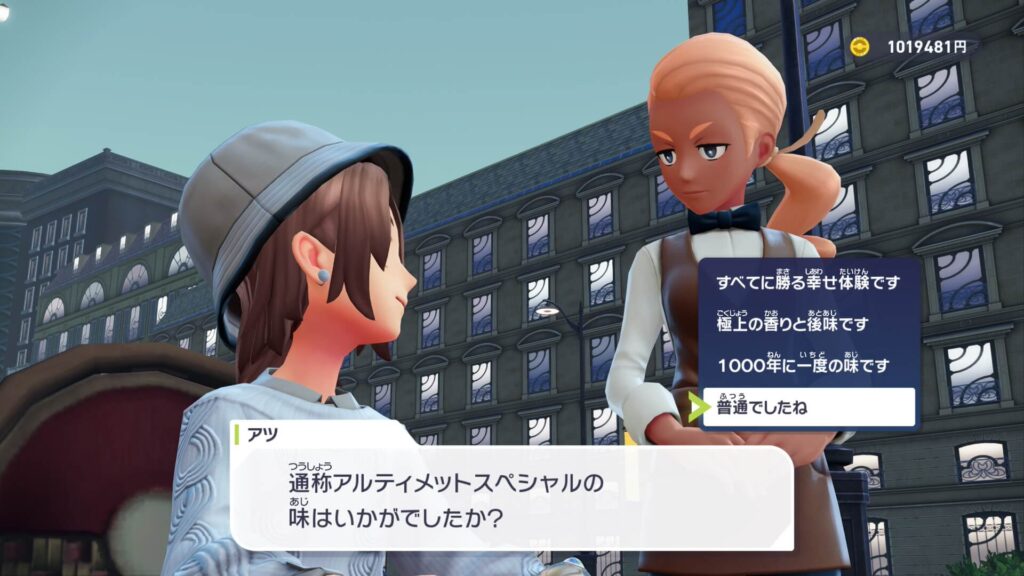Select the answer "極上の香りと後味です"
Screen dimensions: 1024x576
(x=792, y=325)
